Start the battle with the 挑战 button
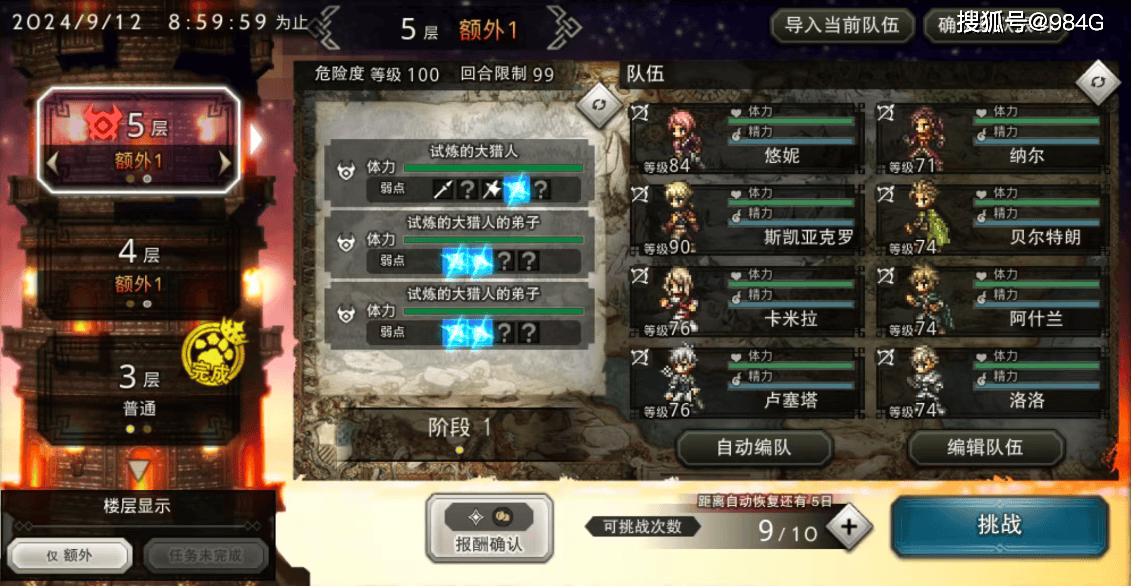Viewport: 1131px width, 586px height. click(999, 525)
